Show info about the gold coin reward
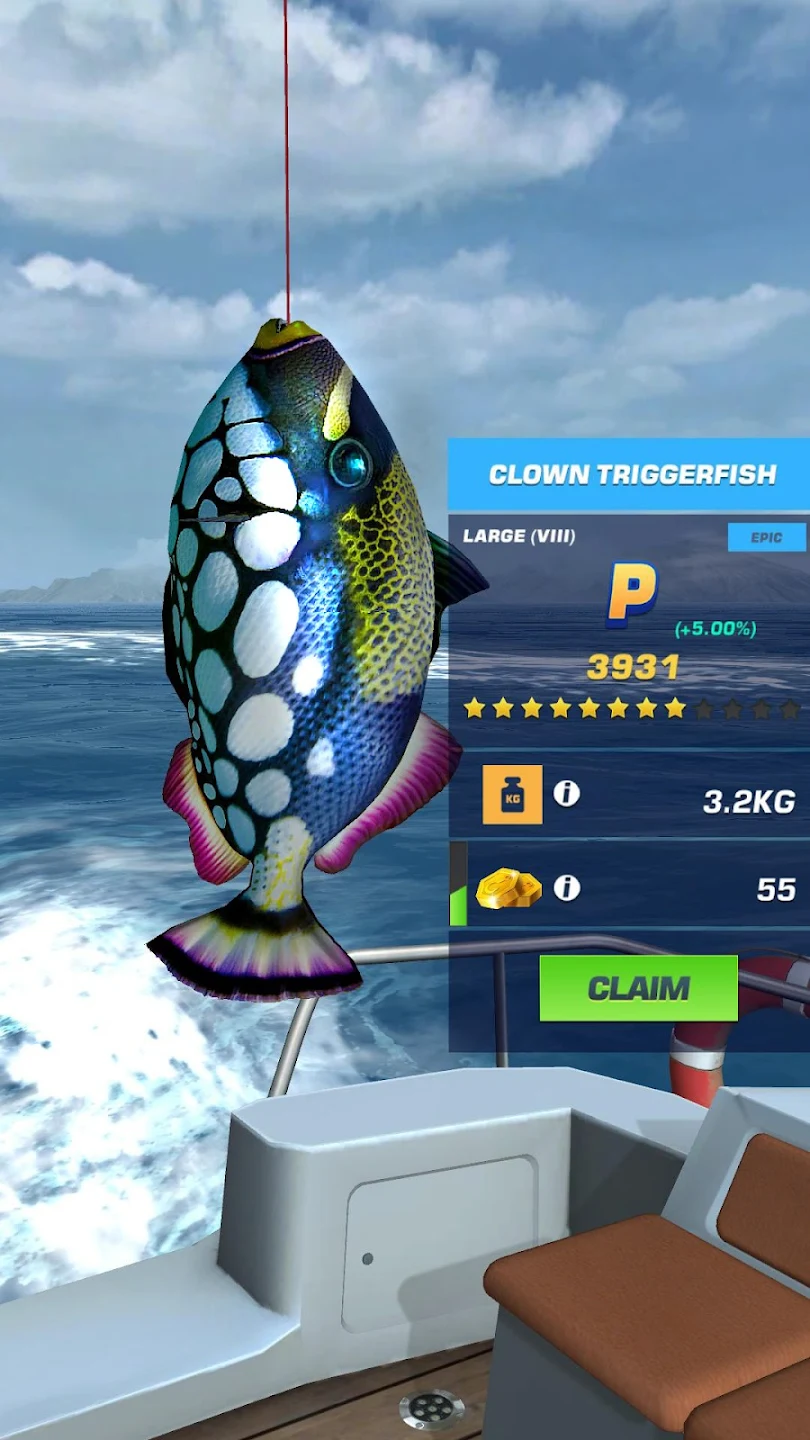810x1440 pixels. [567, 888]
